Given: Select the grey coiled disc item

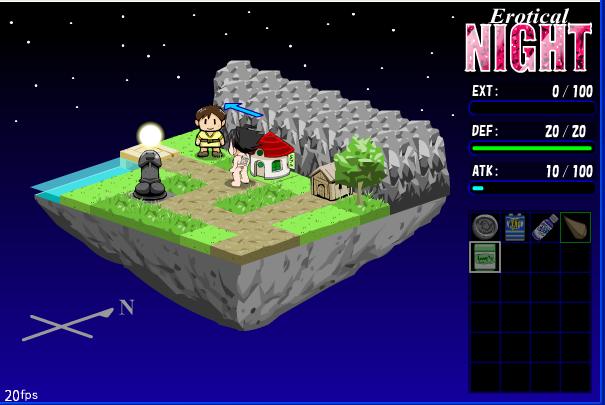Looking at the screenshot, I should [485, 227].
